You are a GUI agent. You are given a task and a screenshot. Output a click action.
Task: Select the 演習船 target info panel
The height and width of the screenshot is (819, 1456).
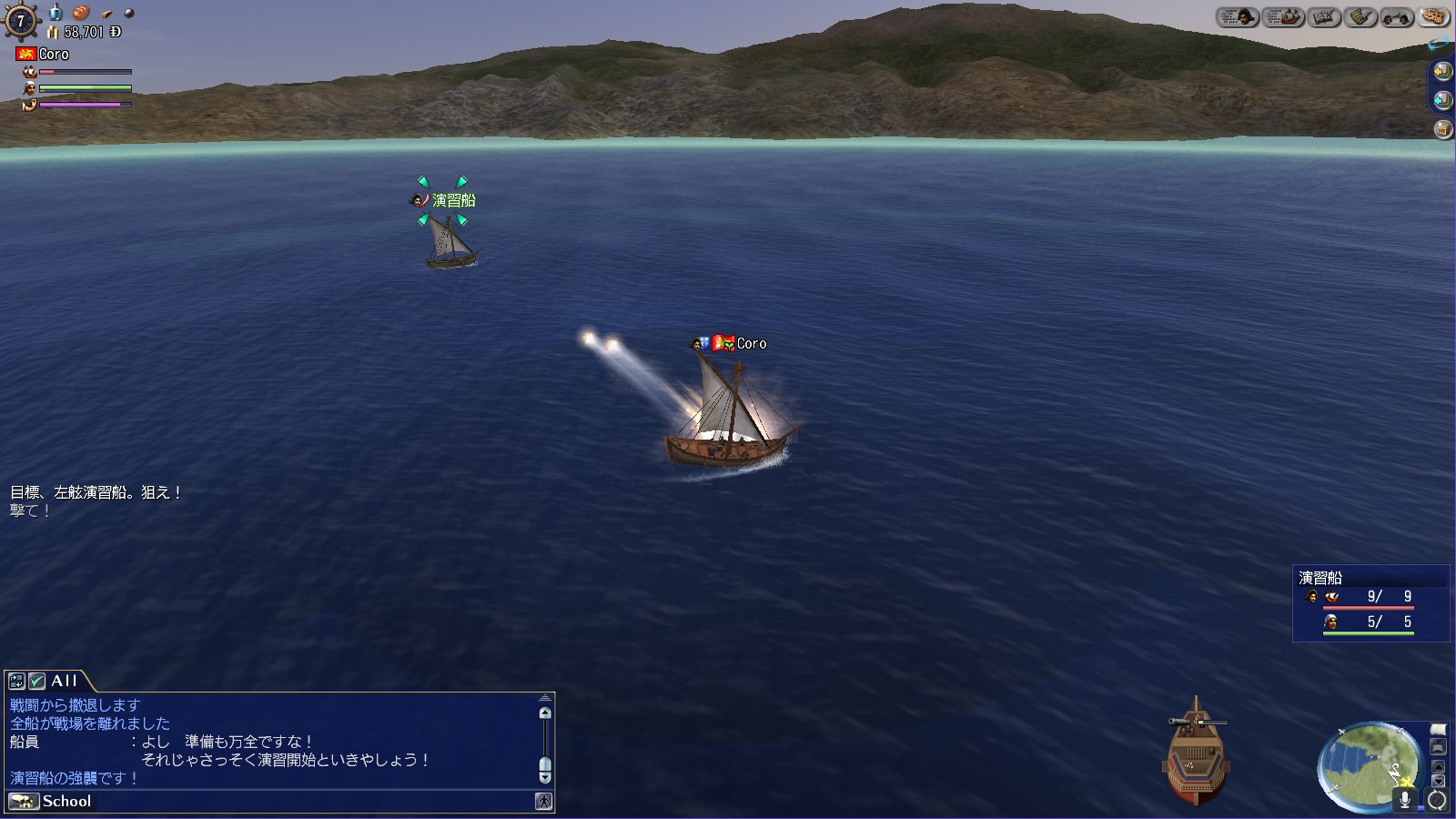point(1370,603)
